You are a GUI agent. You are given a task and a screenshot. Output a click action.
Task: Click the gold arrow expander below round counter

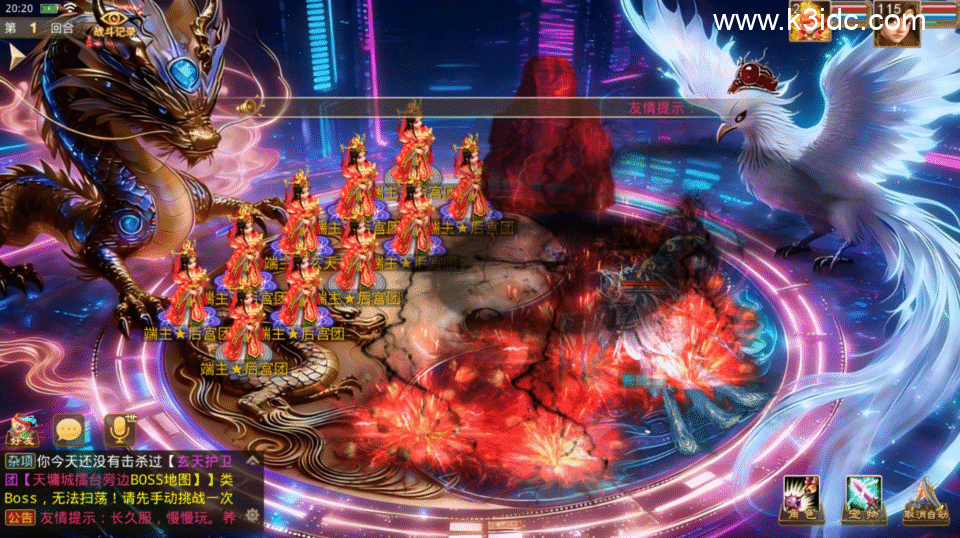coord(17,59)
